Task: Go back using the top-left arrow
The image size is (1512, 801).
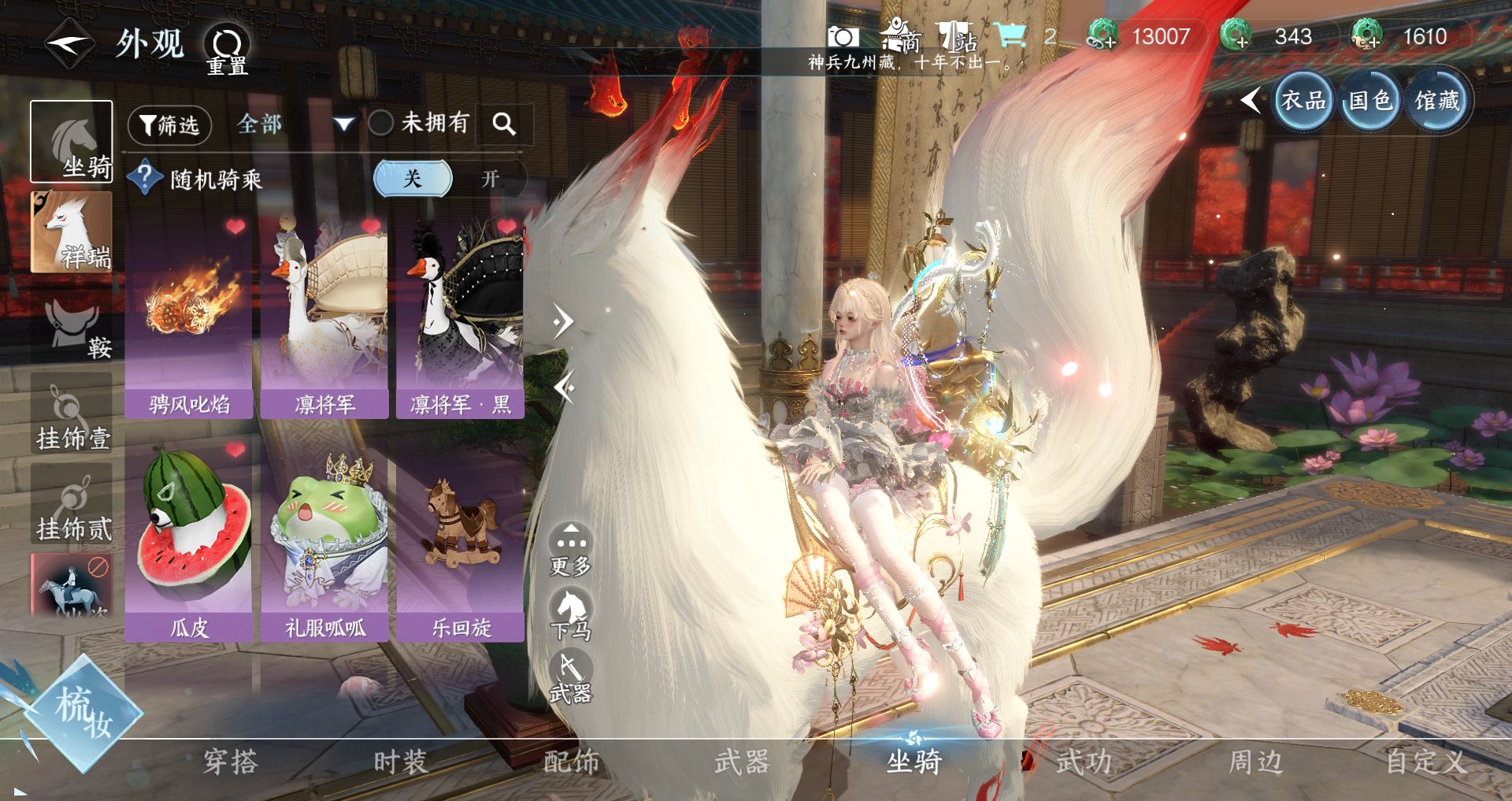Action: (x=69, y=43)
